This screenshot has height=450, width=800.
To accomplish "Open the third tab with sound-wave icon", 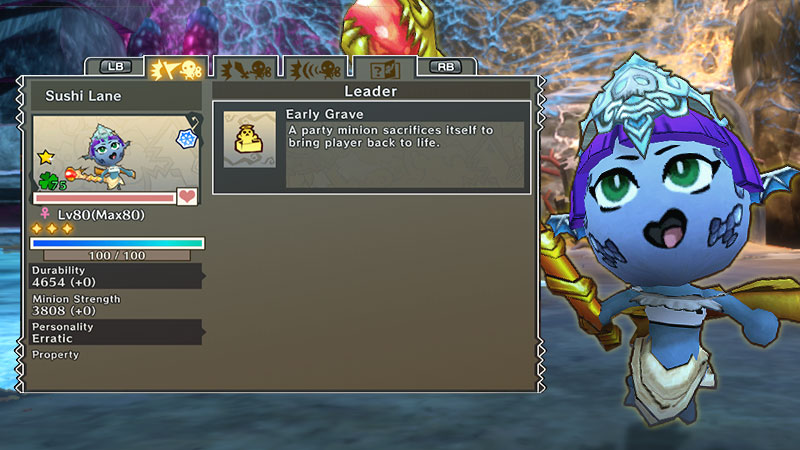I will pos(315,68).
